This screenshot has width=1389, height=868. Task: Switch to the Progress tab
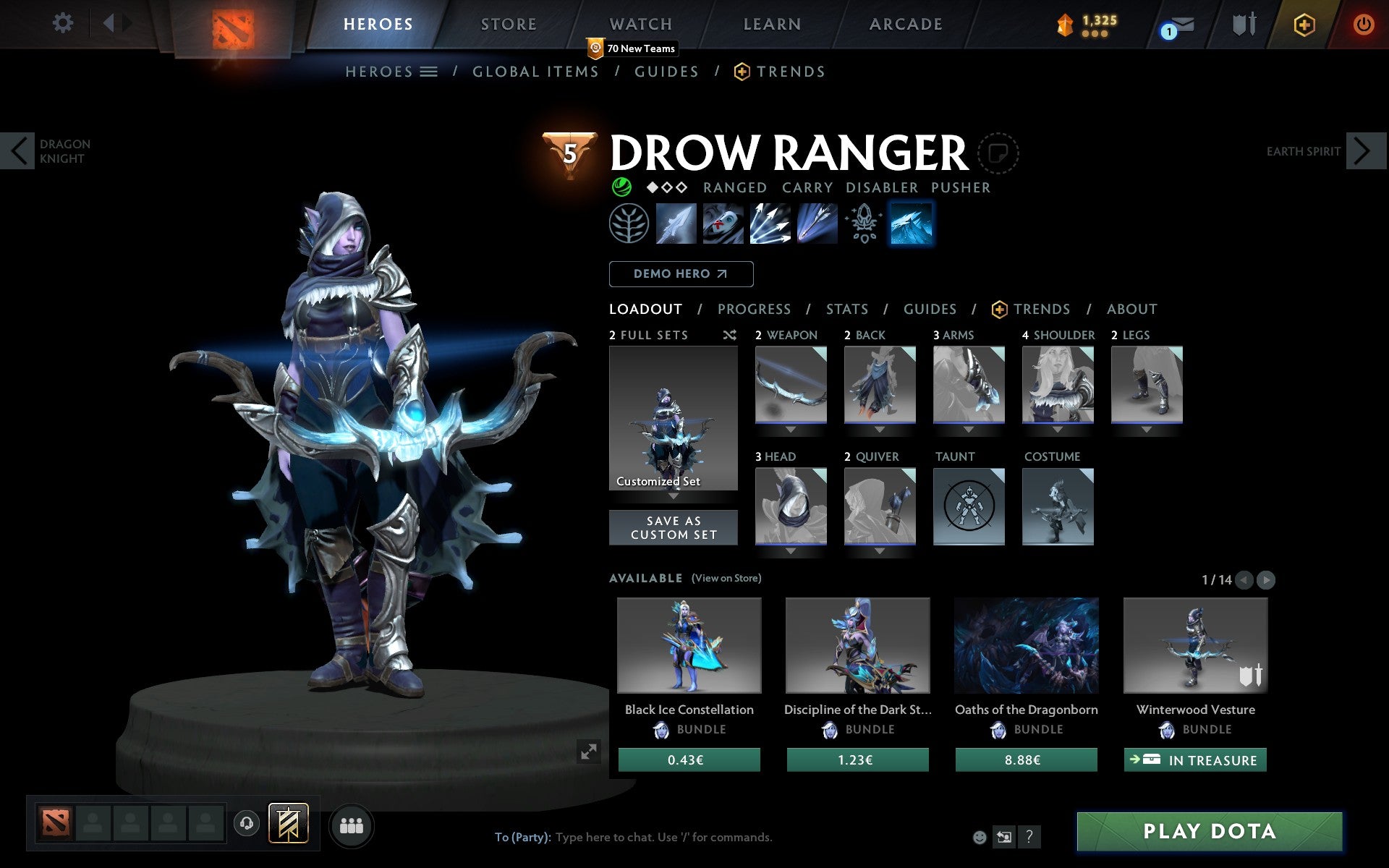754,309
